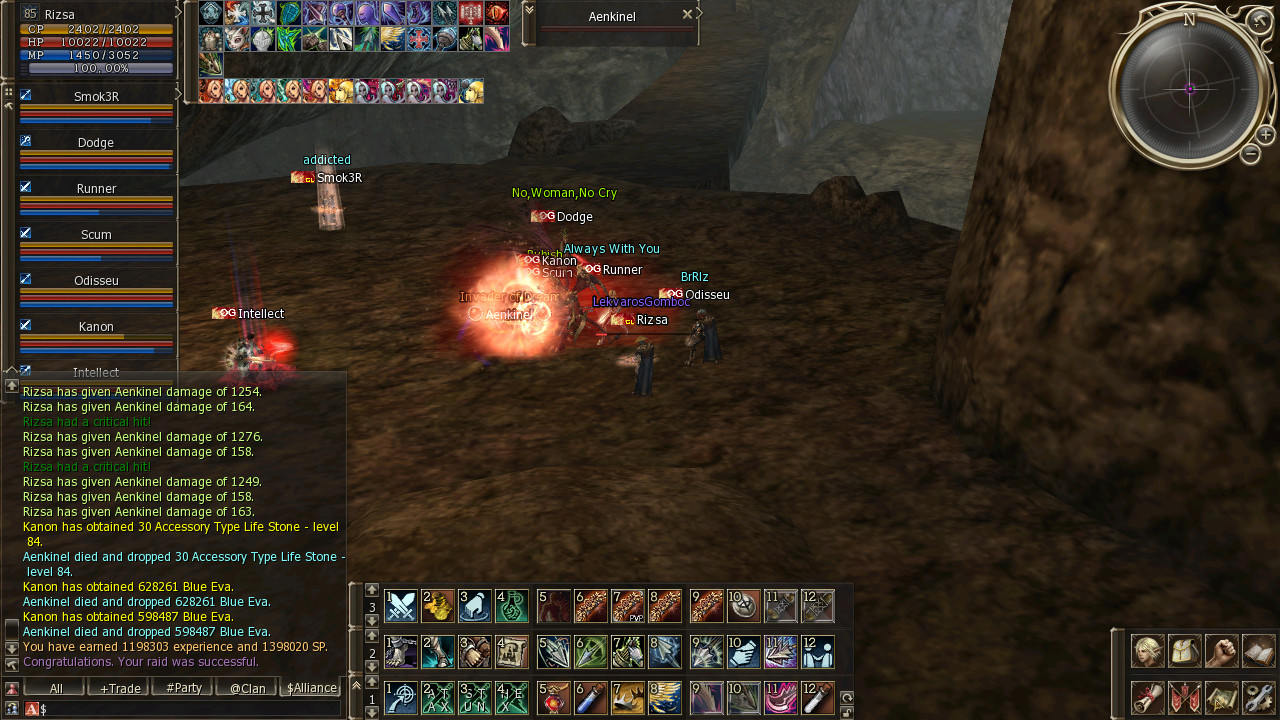Open the clan window with red banners

(1184, 697)
